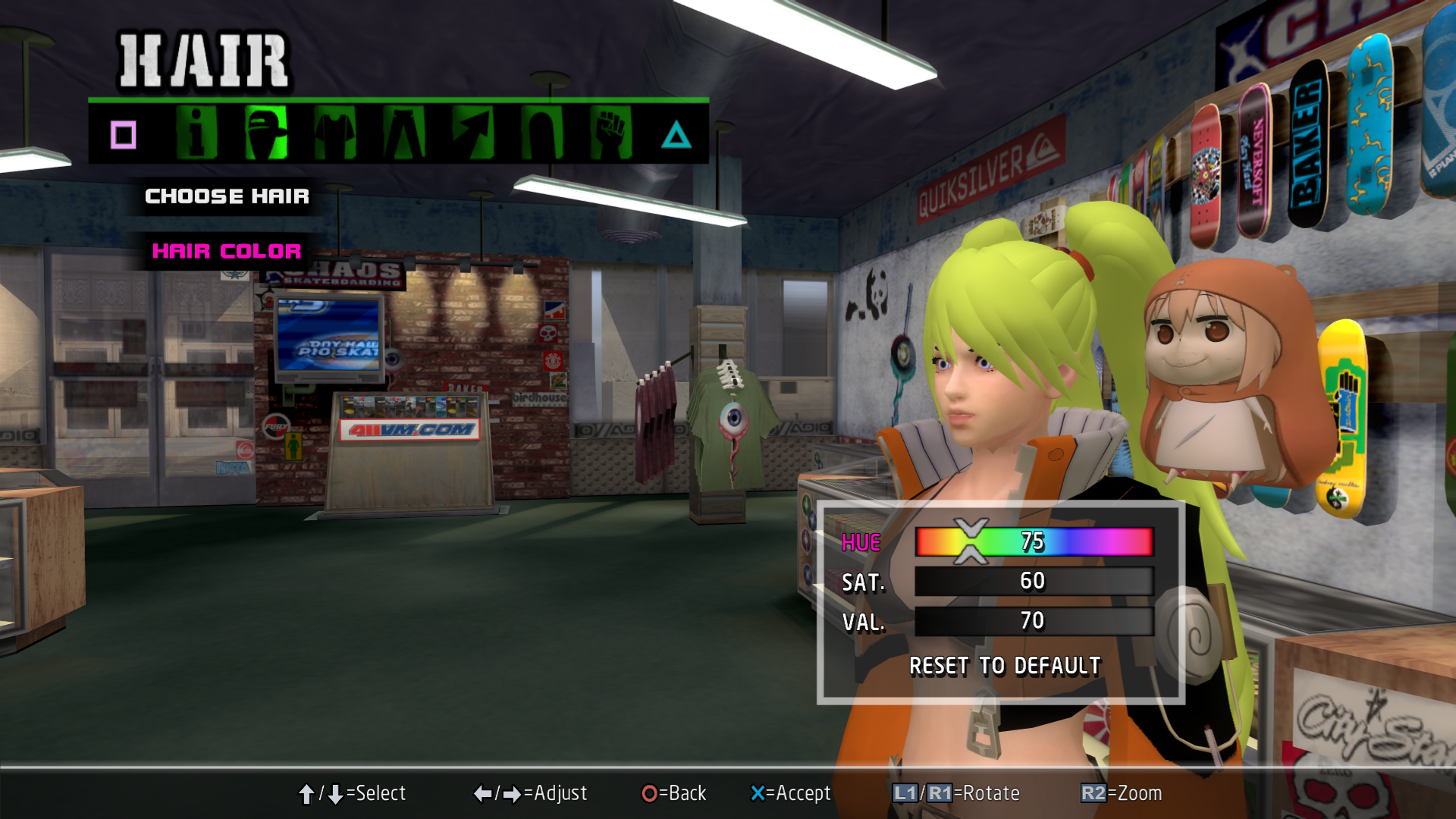Select the head with cap category tab
The width and height of the screenshot is (1456, 819).
pos(266,133)
